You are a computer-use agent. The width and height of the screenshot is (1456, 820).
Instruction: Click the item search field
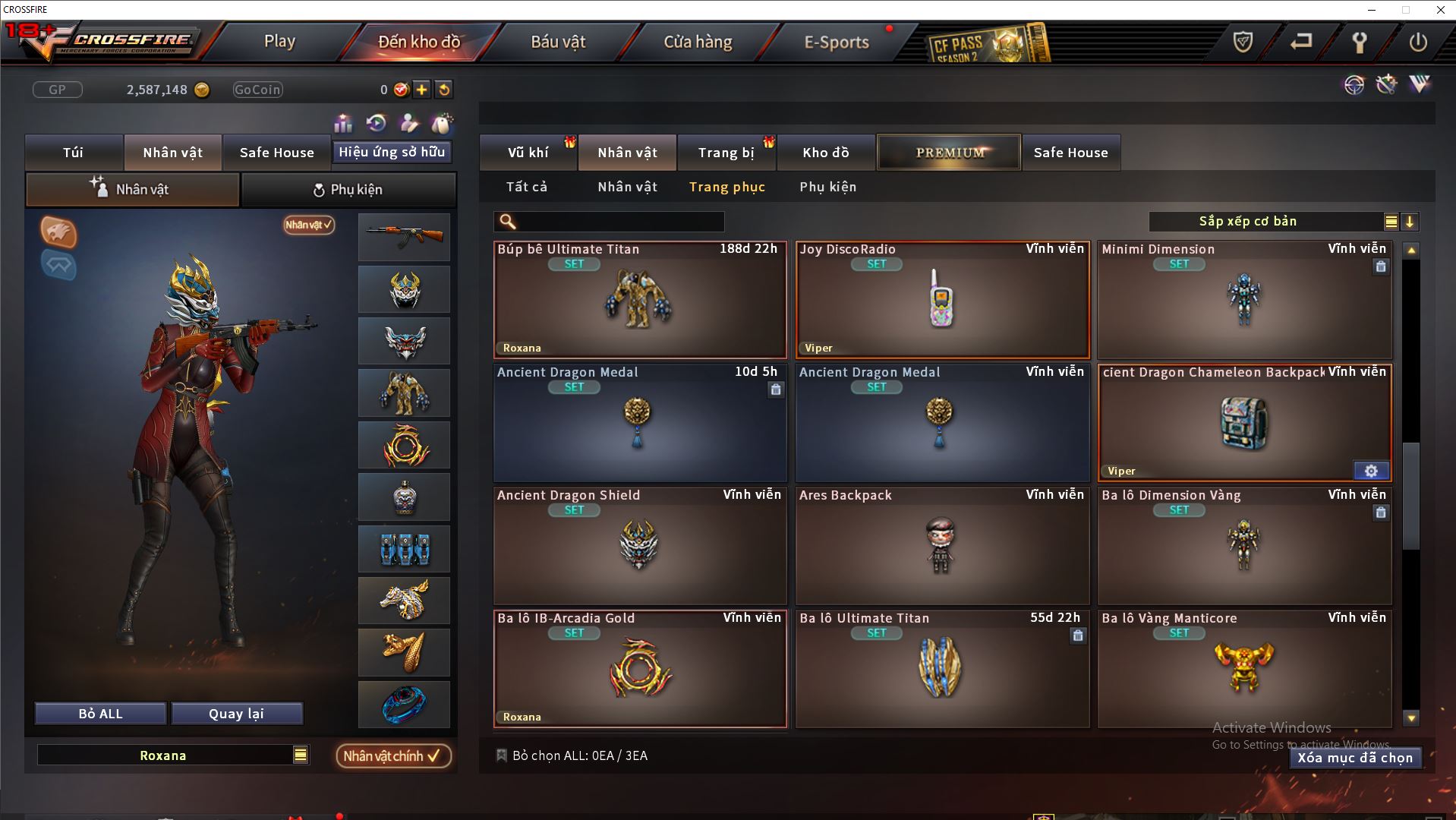click(619, 222)
